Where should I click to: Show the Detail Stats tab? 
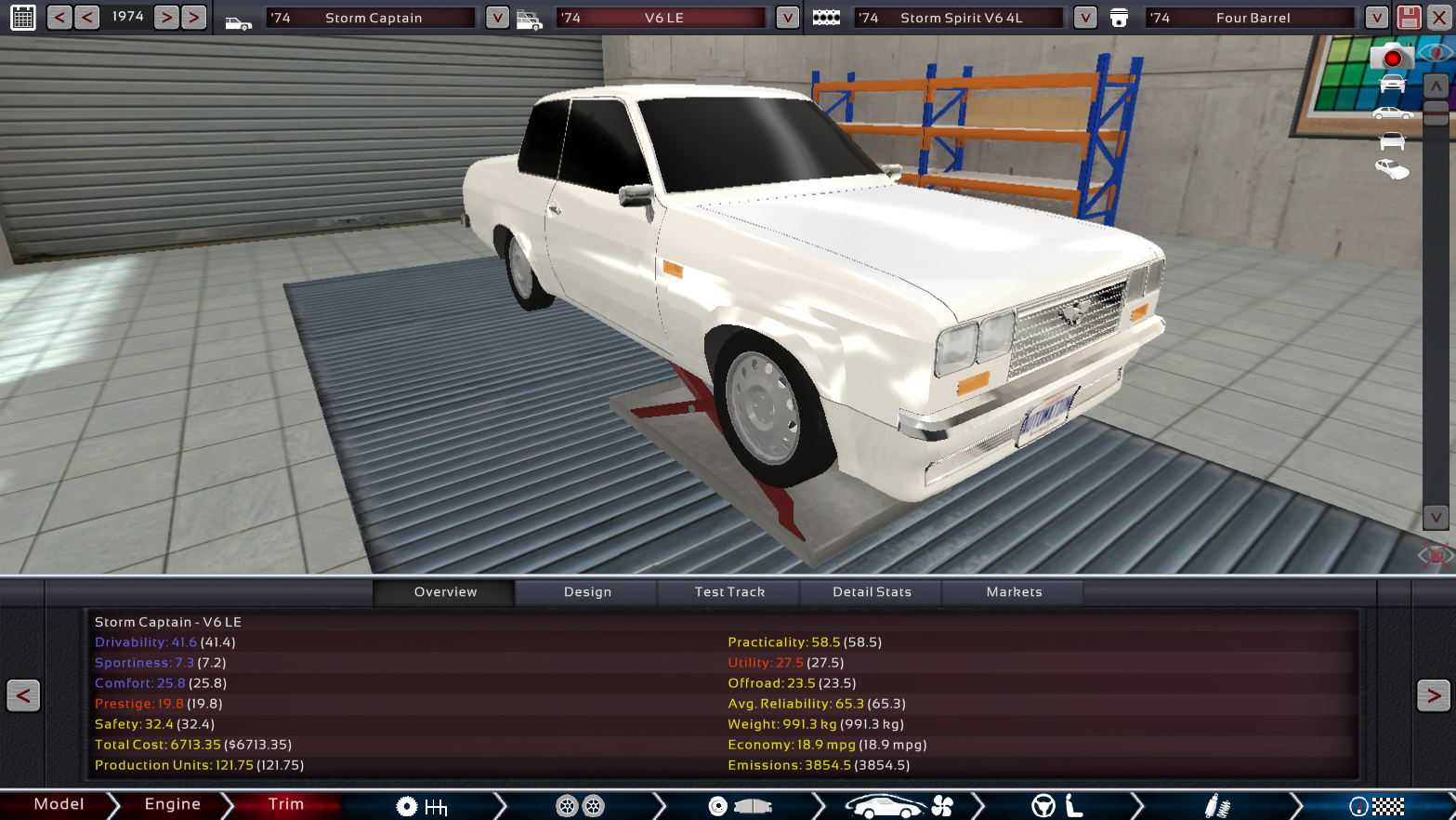click(x=872, y=592)
